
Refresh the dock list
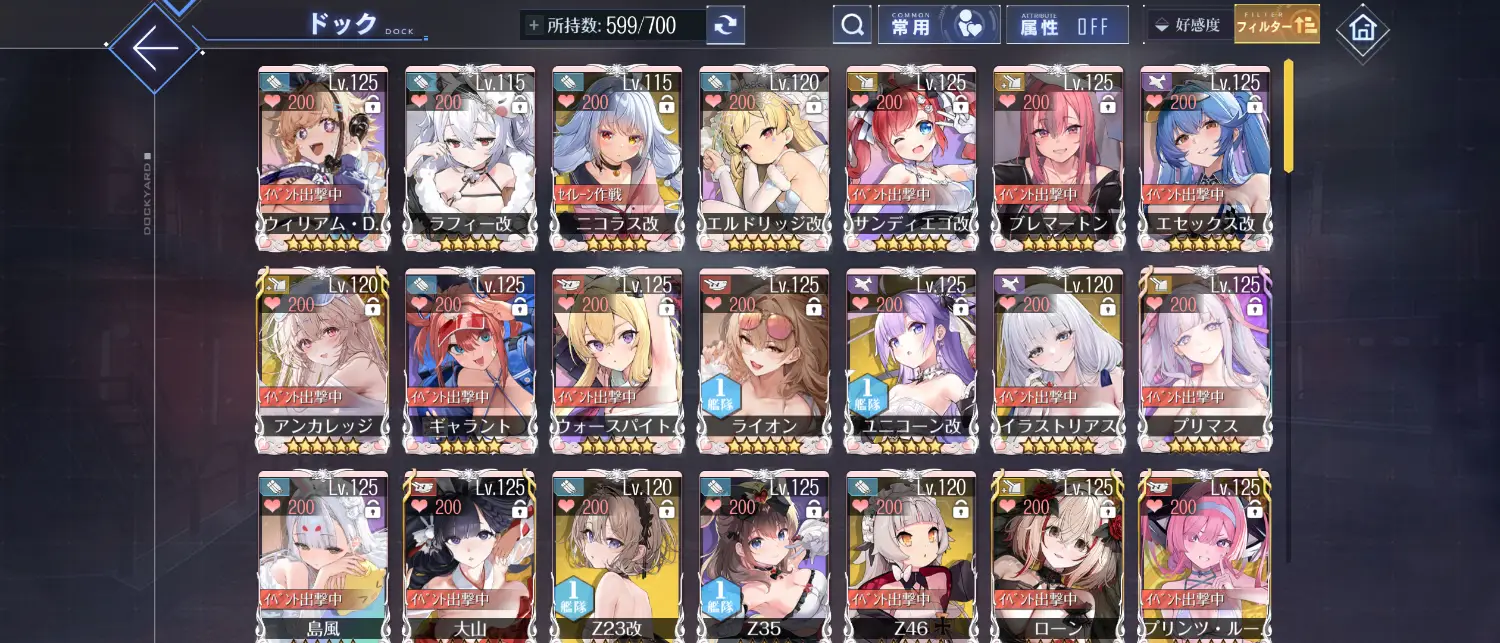(x=725, y=25)
